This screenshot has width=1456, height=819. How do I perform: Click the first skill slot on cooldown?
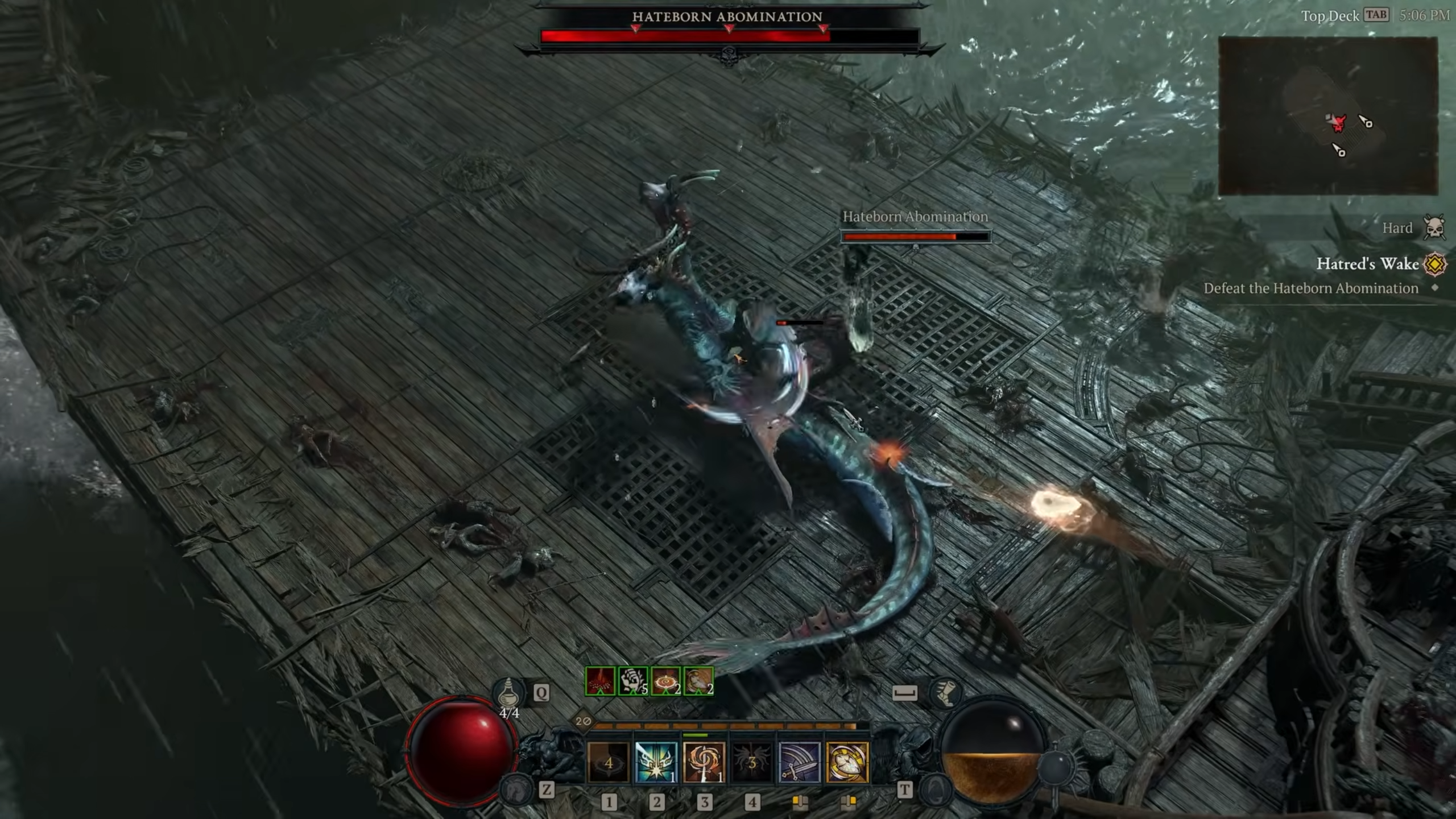pos(609,762)
